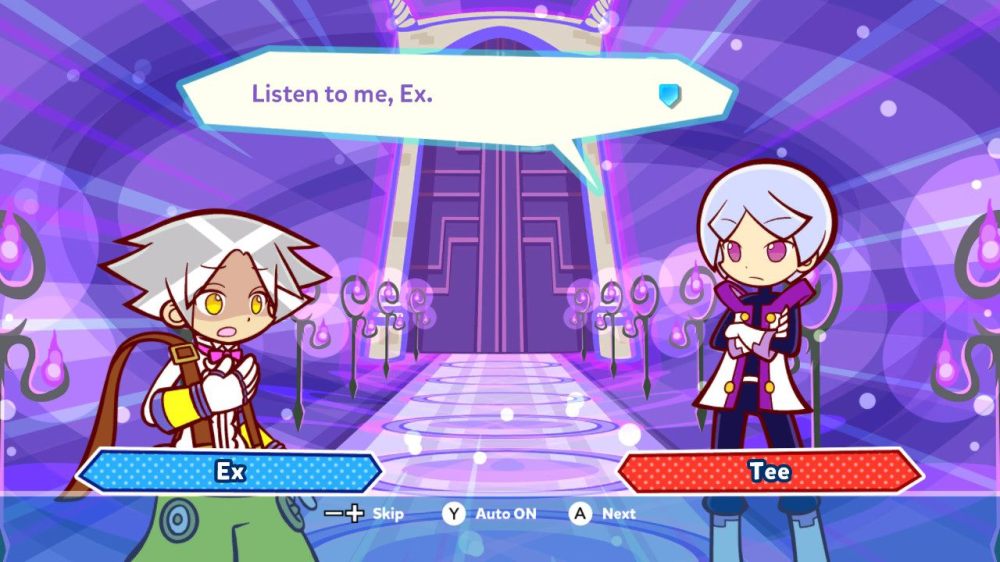Click the blue continue marker in the dialogue

[x=669, y=95]
